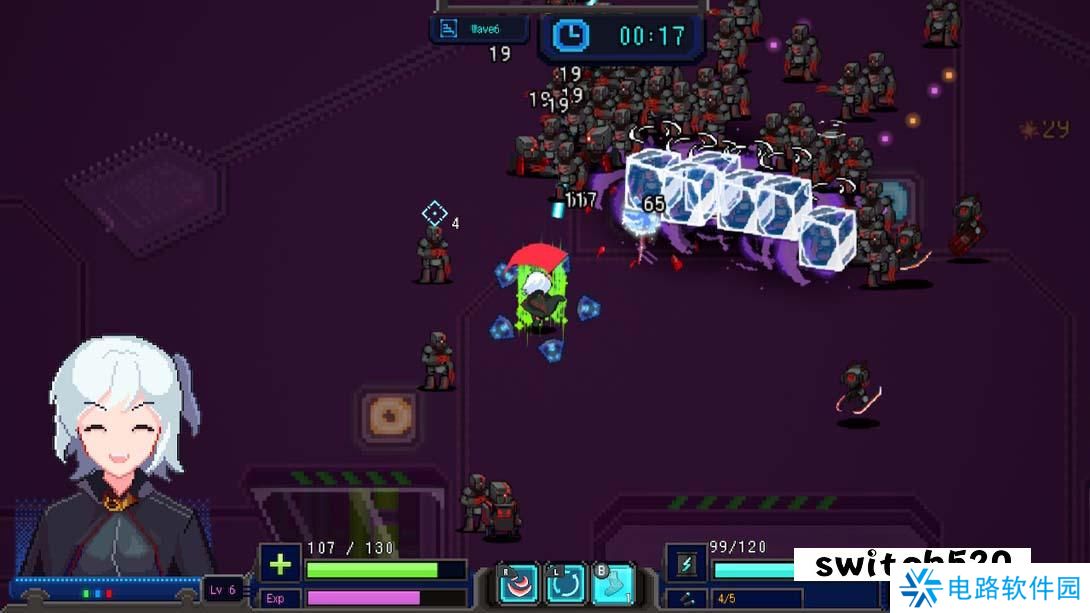Click the Wave6 stage indicator
The width and height of the screenshot is (1090, 613).
pyautogui.click(x=479, y=29)
